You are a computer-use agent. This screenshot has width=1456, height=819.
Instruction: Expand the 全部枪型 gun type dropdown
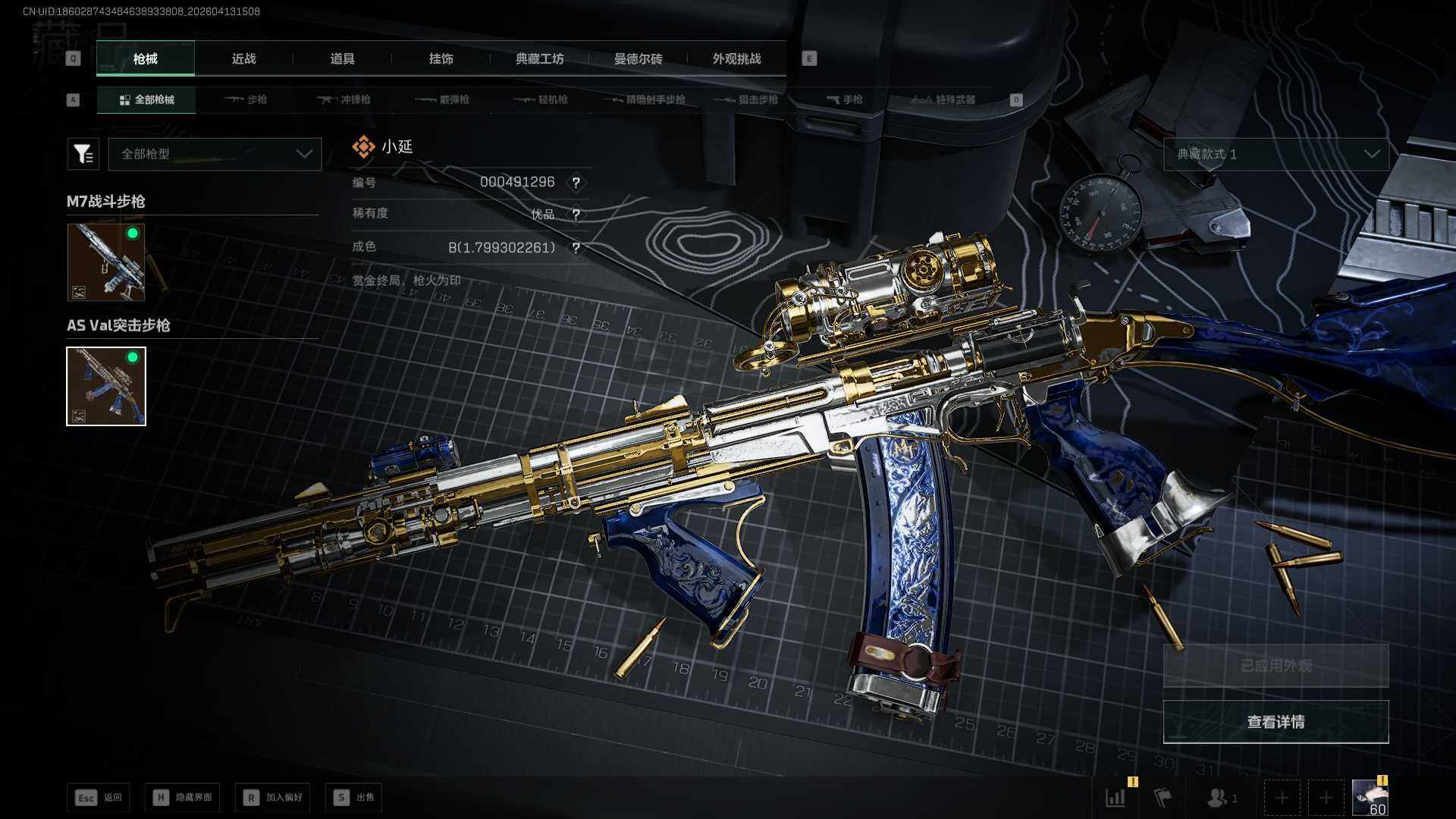pyautogui.click(x=215, y=154)
